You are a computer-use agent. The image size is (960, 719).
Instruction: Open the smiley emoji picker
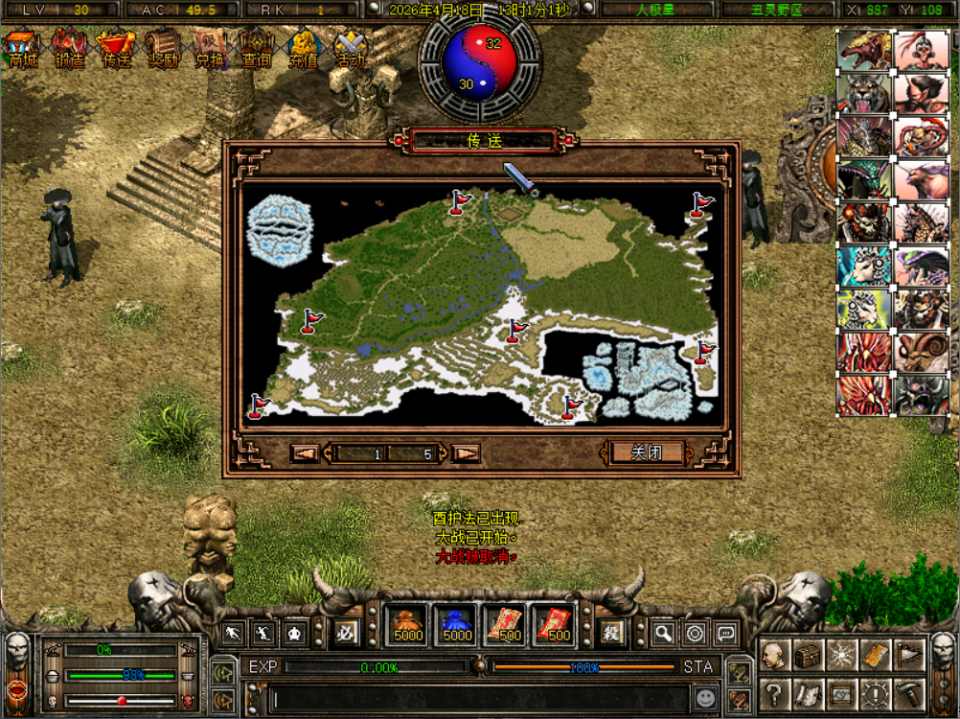707,696
